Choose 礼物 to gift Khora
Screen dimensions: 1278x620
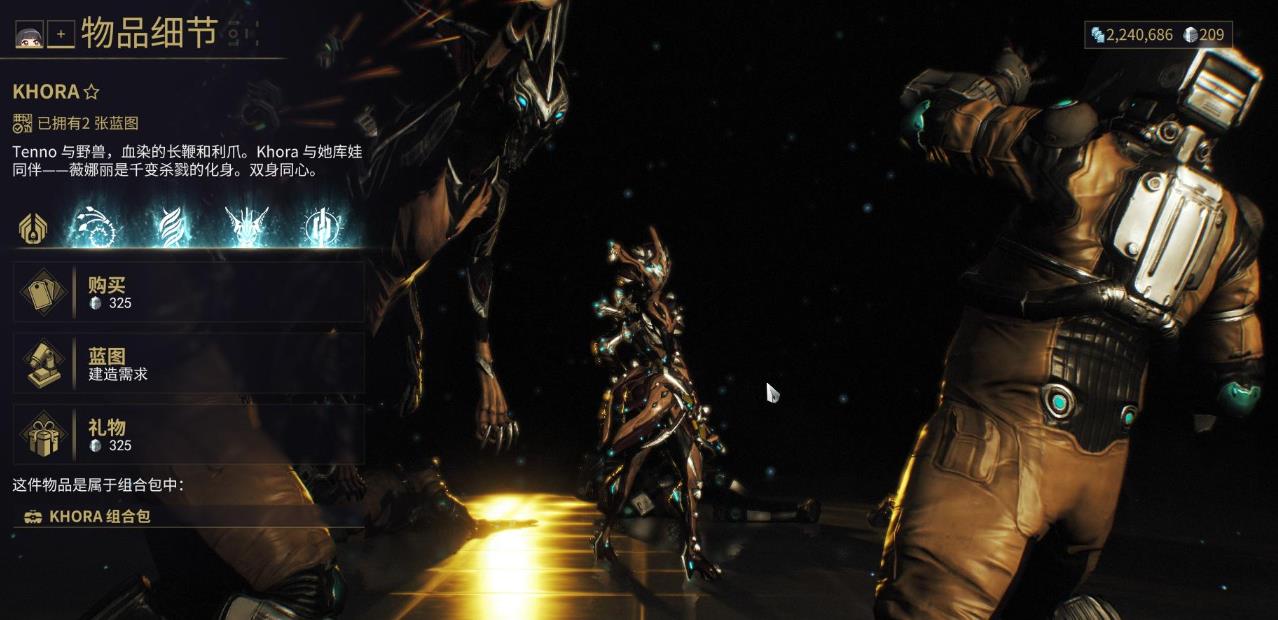coord(188,435)
